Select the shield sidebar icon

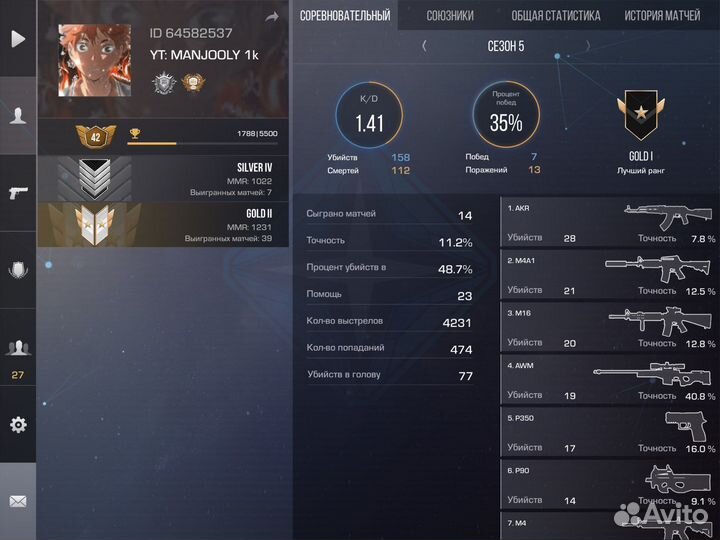[x=18, y=269]
